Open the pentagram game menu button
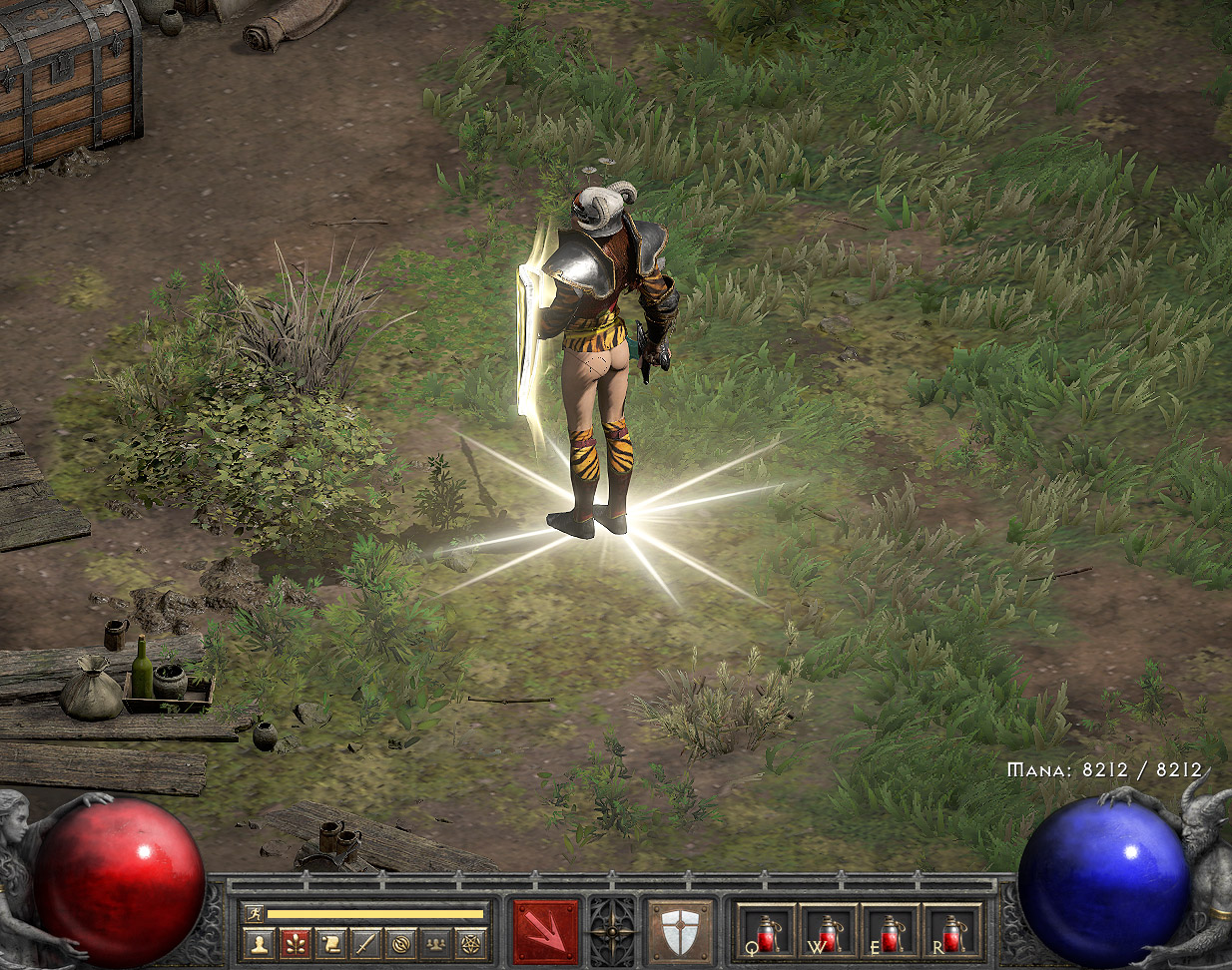Image resolution: width=1232 pixels, height=970 pixels. click(471, 943)
